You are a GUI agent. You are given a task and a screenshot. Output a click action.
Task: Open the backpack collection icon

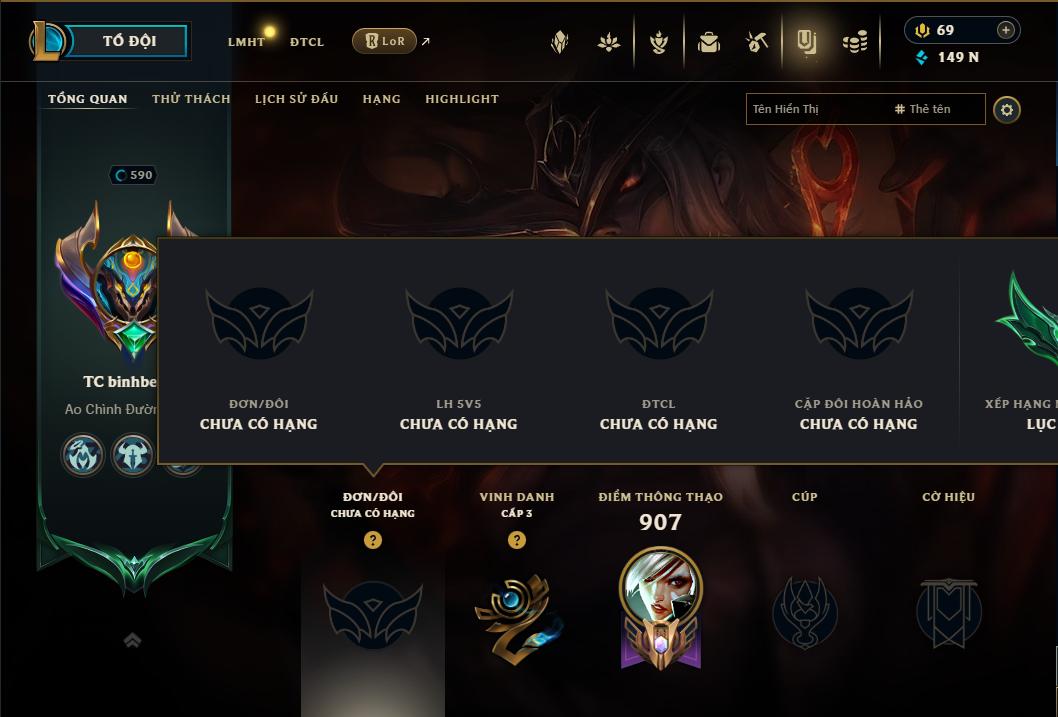click(x=708, y=42)
